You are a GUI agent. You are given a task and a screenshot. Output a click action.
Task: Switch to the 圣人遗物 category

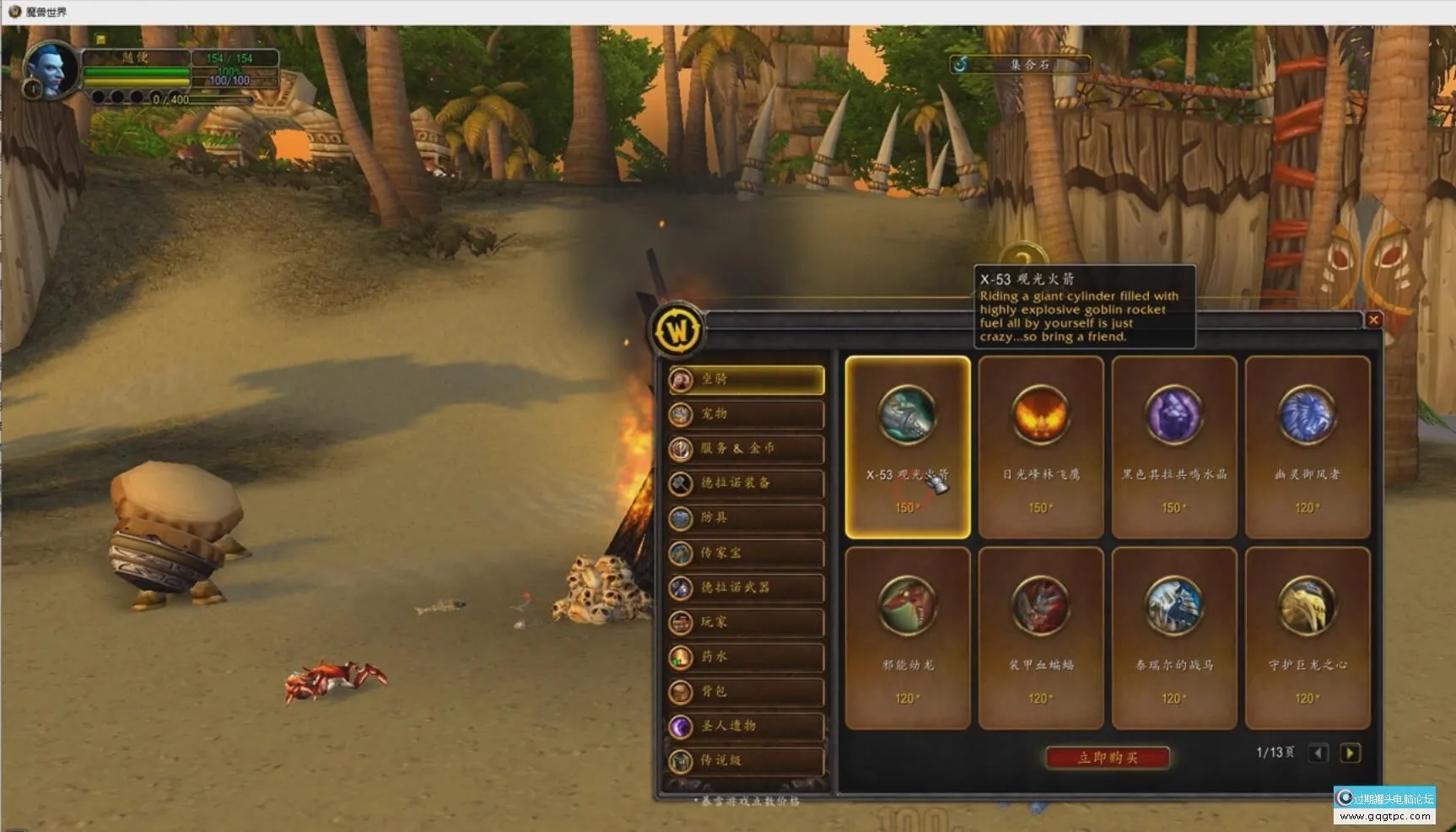coord(746,726)
